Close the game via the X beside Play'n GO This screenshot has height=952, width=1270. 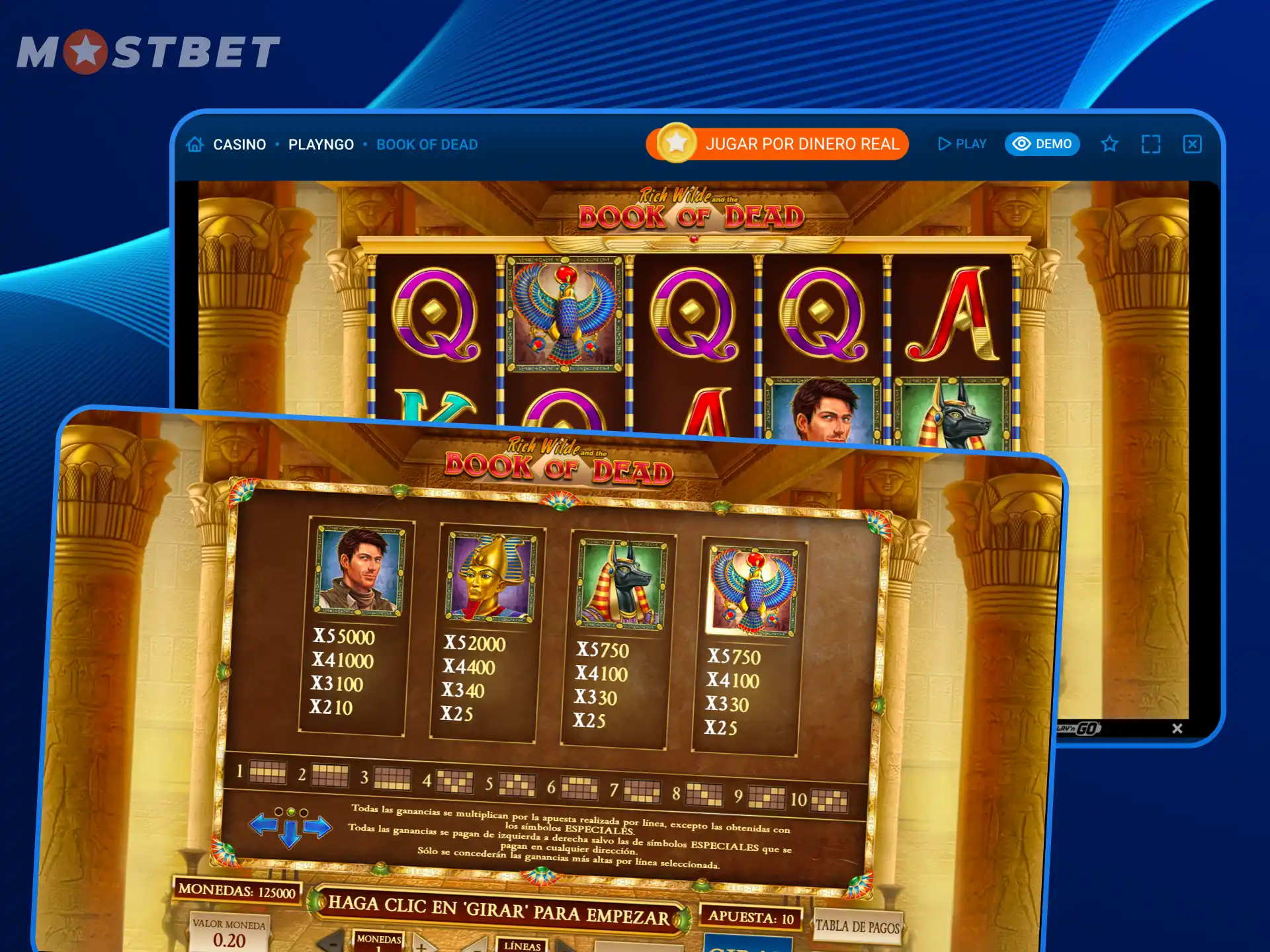pos(1177,729)
